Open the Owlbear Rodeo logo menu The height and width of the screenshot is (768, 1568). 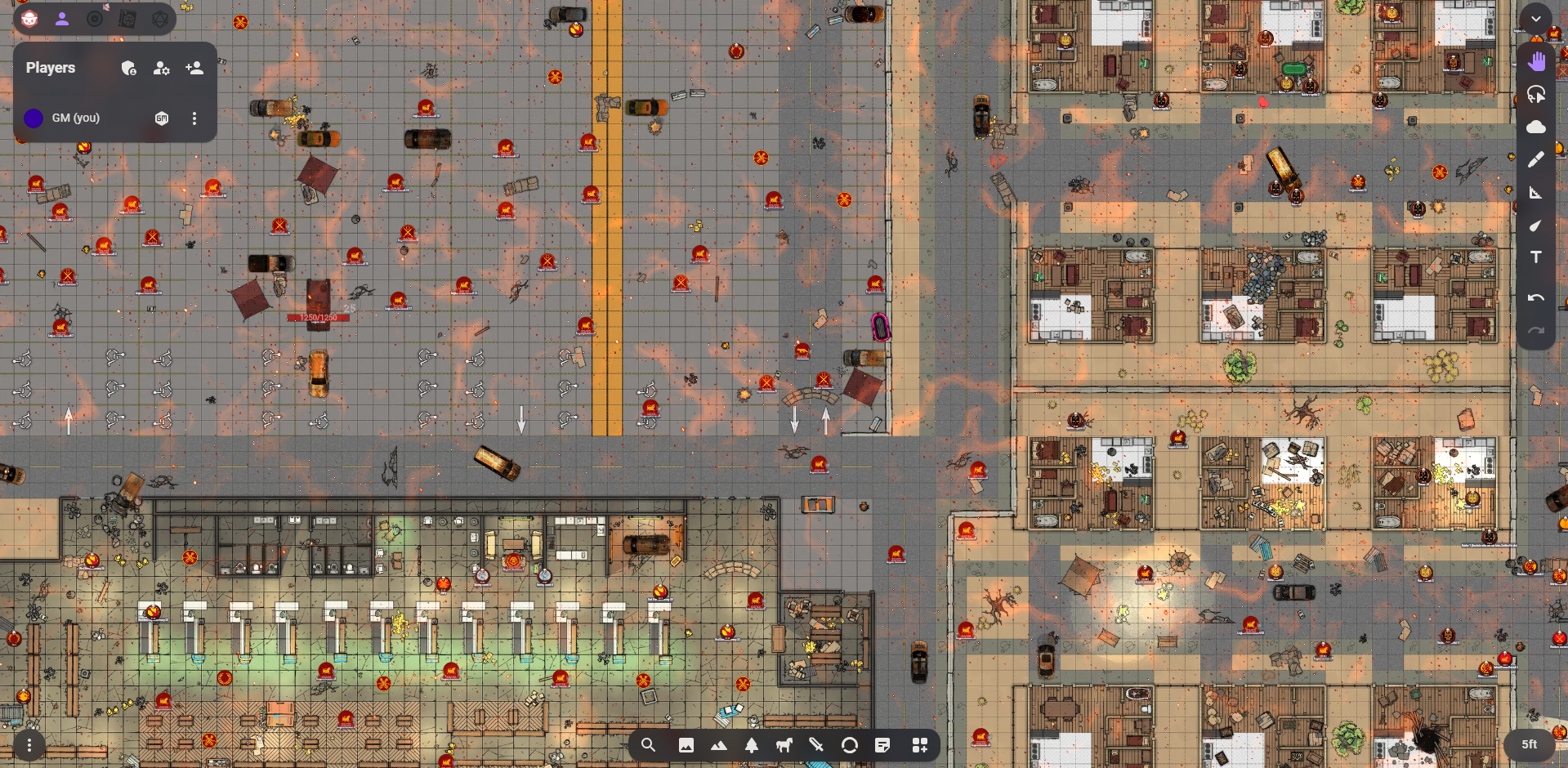click(x=29, y=19)
